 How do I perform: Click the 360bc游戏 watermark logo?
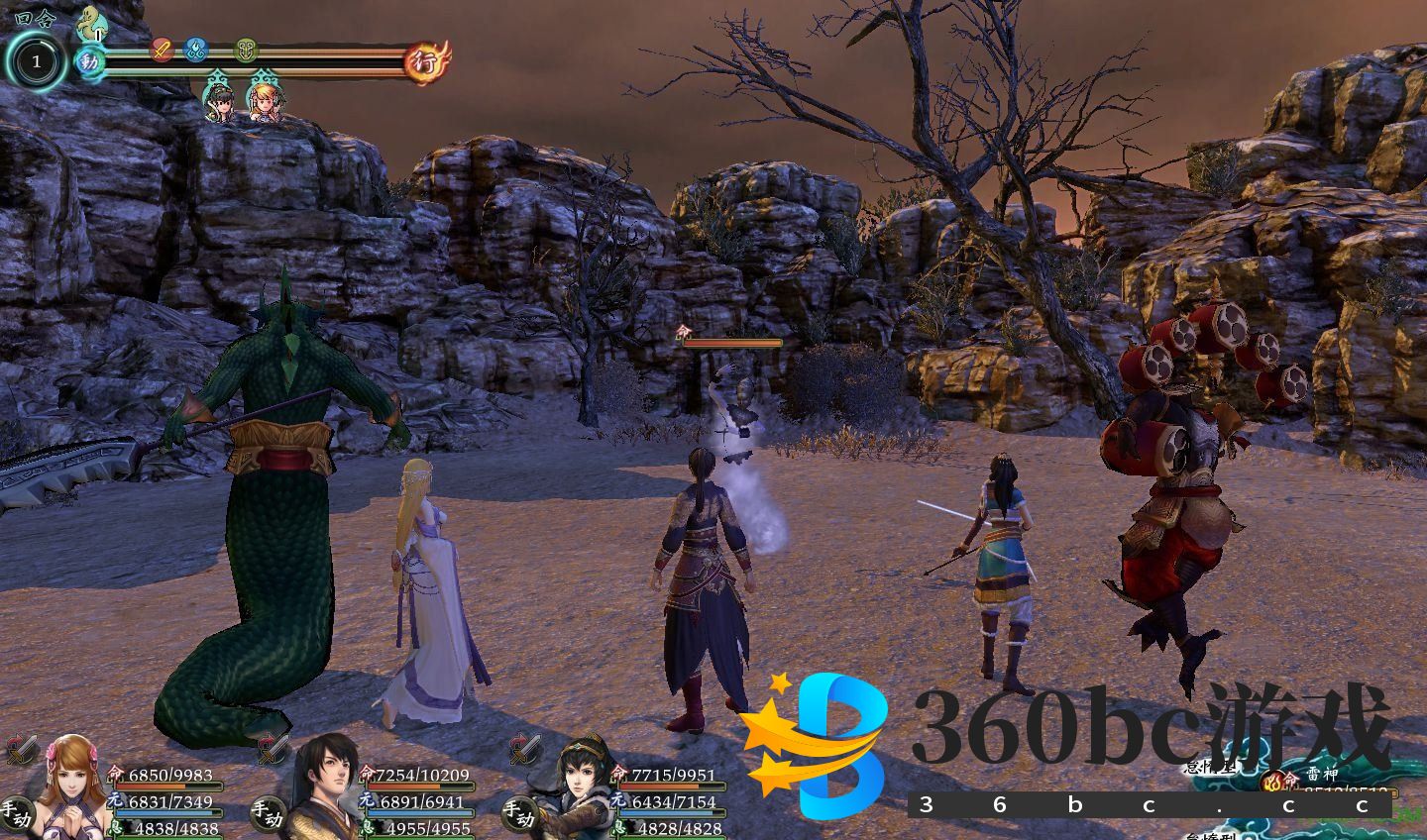point(1070,733)
